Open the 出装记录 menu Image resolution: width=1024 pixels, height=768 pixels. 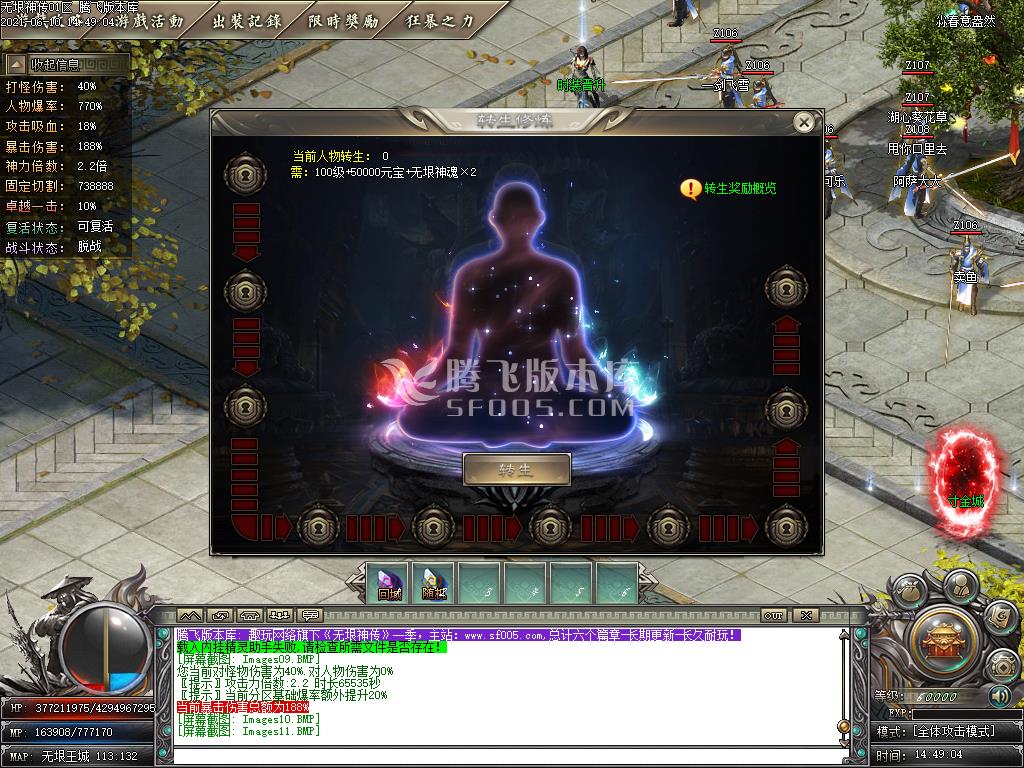(247, 20)
